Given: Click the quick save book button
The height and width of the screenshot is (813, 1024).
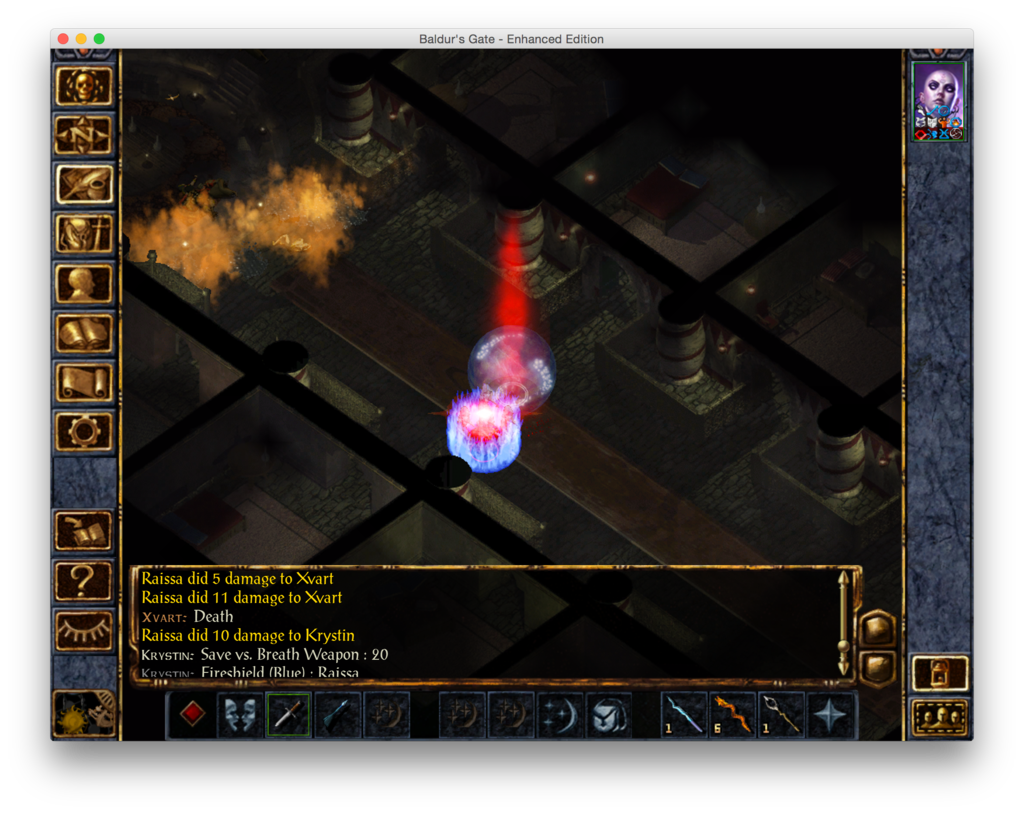Looking at the screenshot, I should tap(84, 531).
